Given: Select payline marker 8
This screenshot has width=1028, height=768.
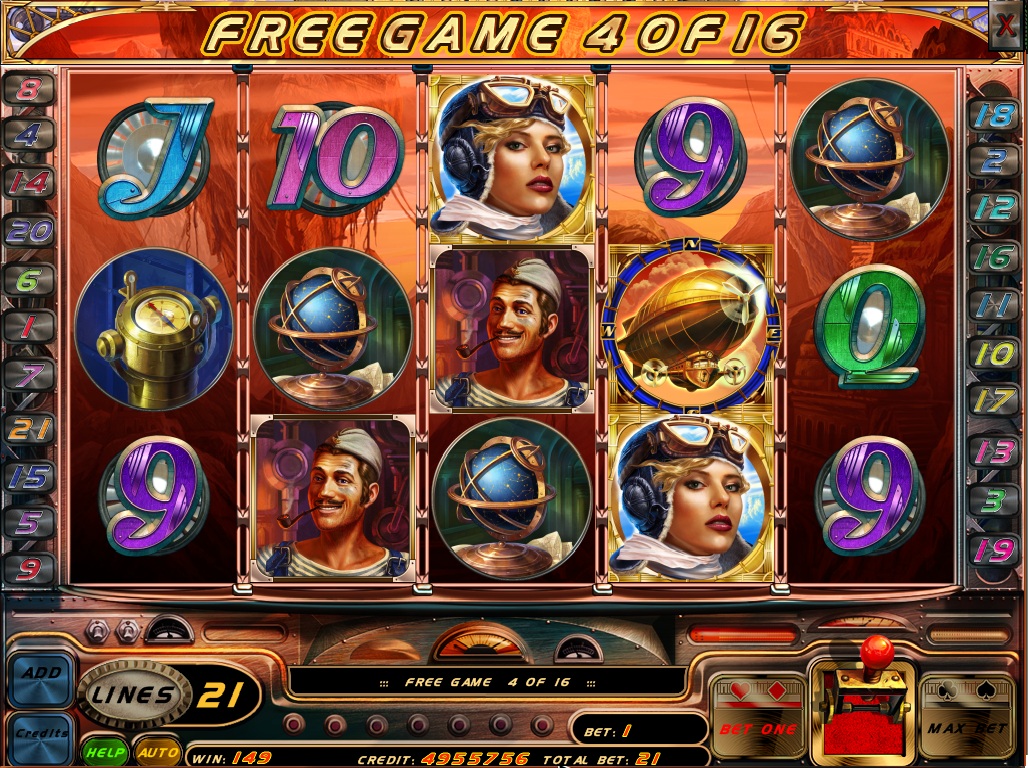Looking at the screenshot, I should (28, 88).
